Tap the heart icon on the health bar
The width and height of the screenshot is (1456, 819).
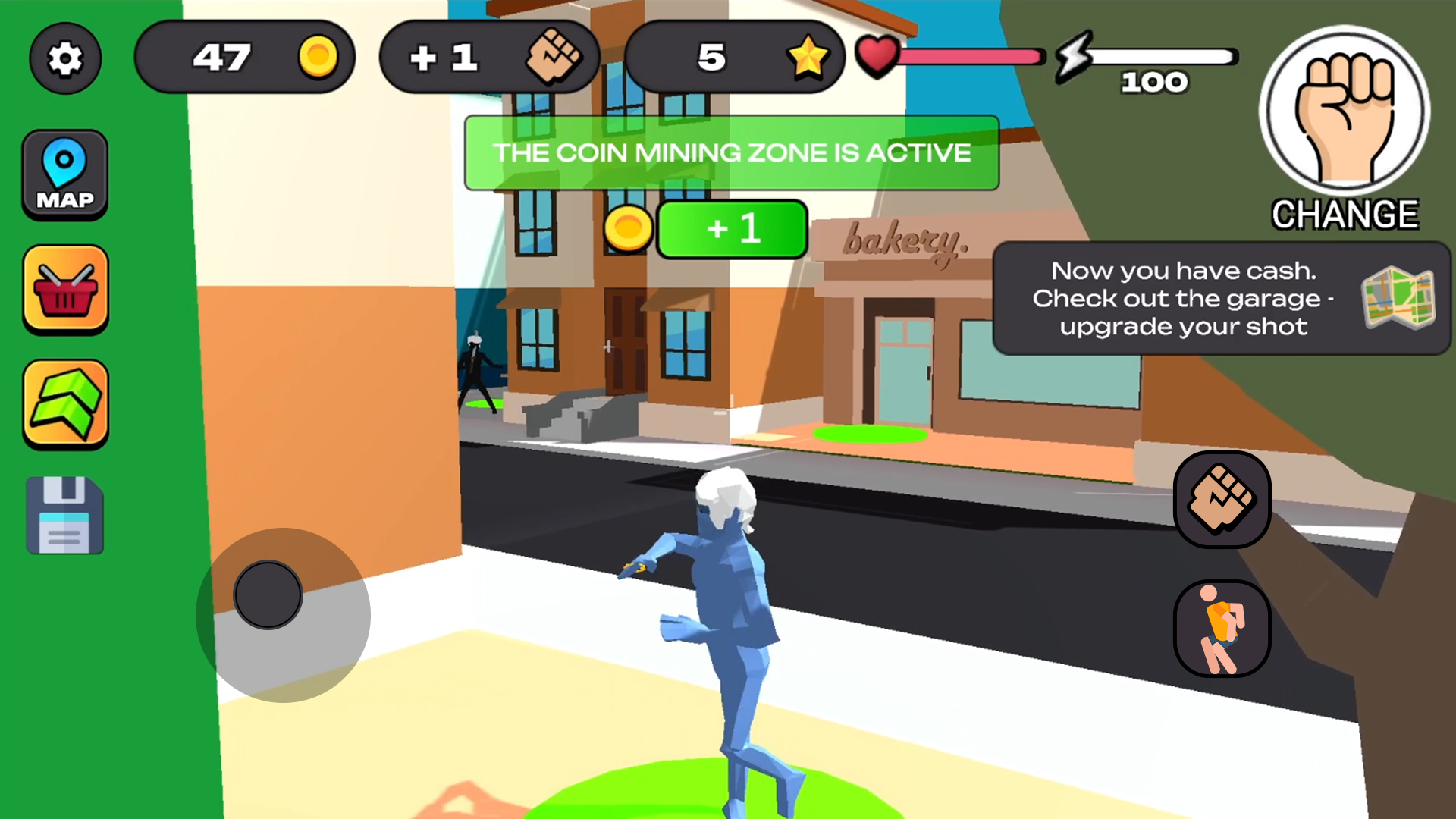coord(877,55)
